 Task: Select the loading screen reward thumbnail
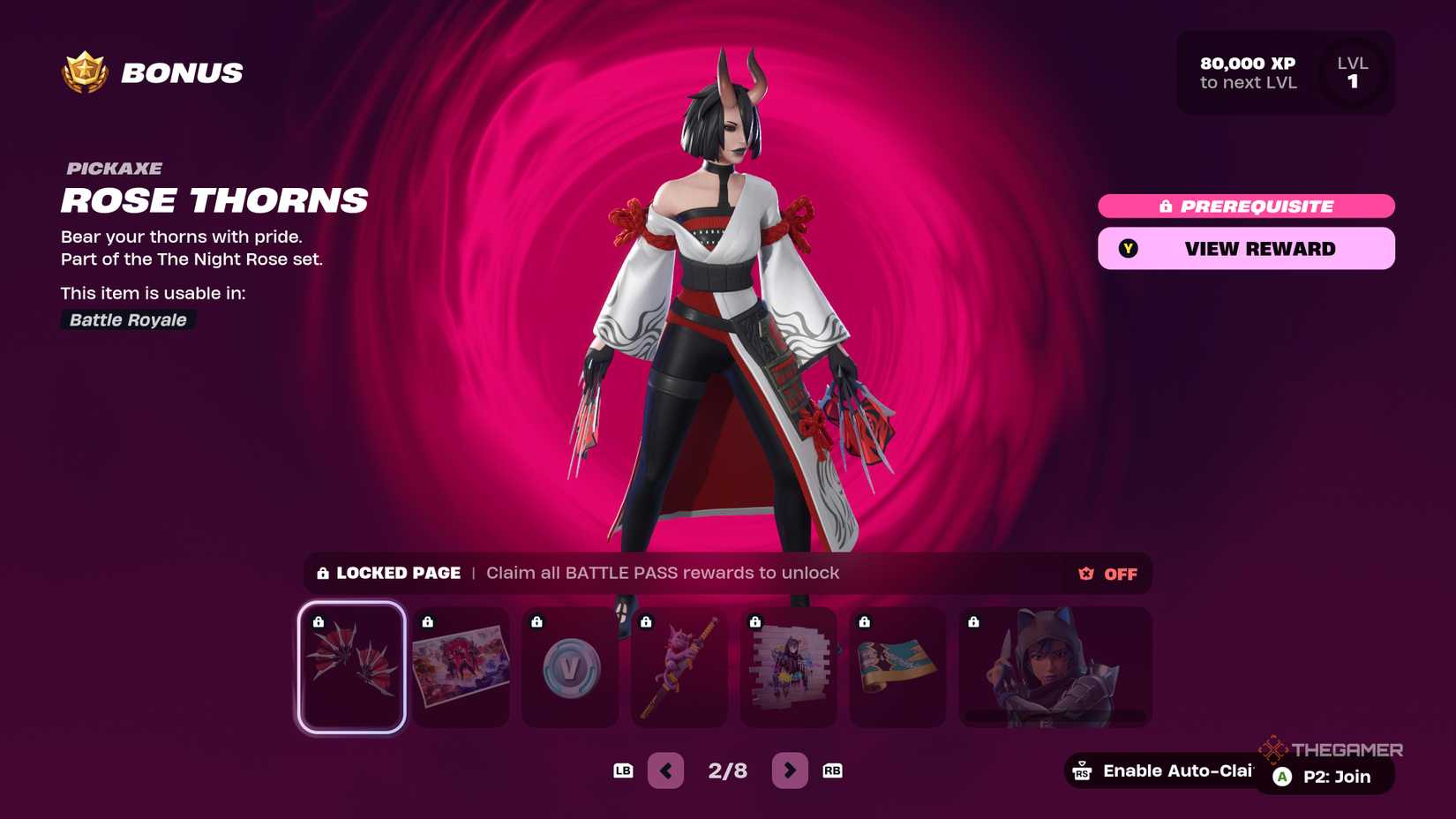[461, 668]
